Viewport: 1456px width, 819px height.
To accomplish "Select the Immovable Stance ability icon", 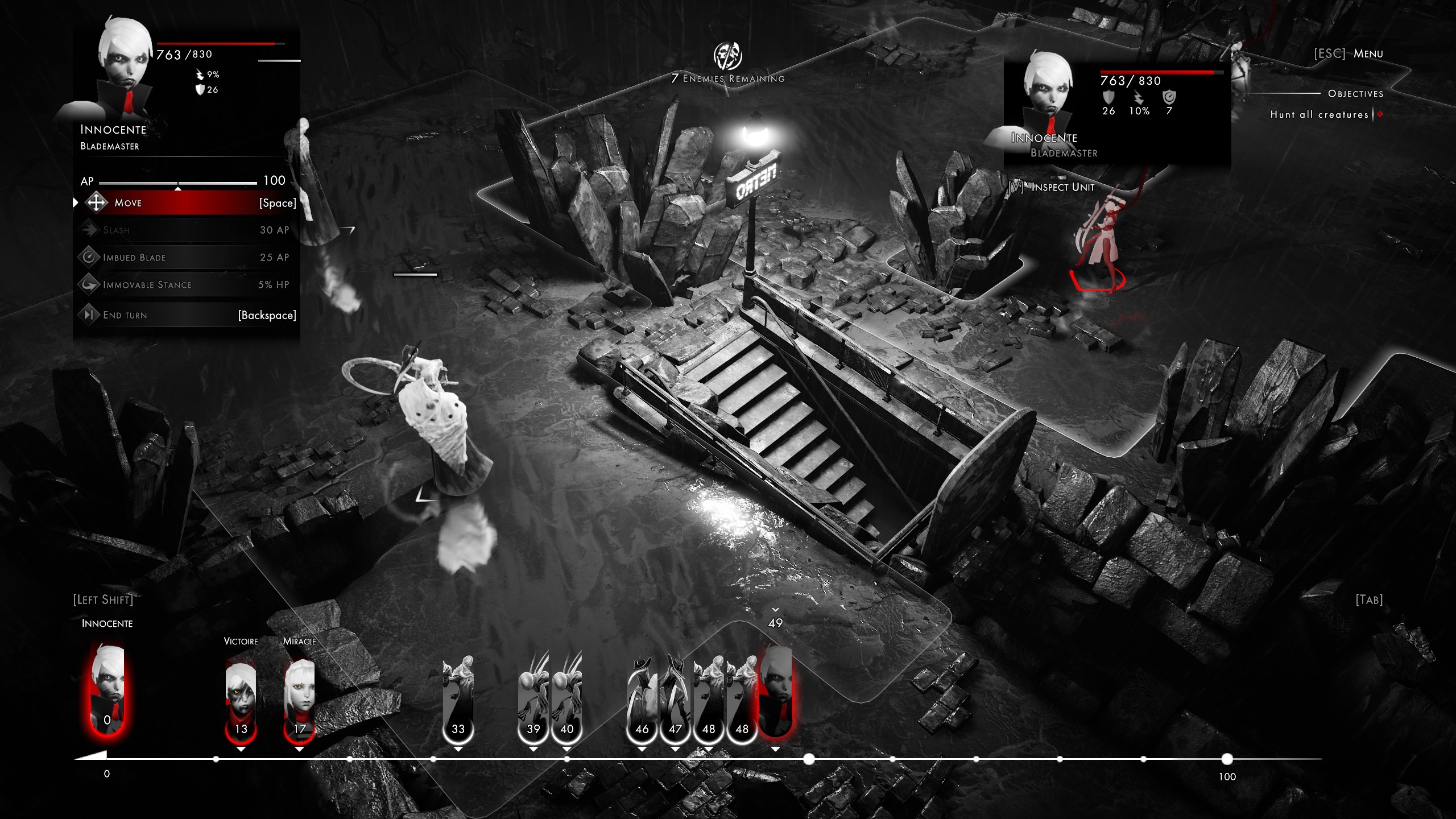I will pyautogui.click(x=89, y=284).
